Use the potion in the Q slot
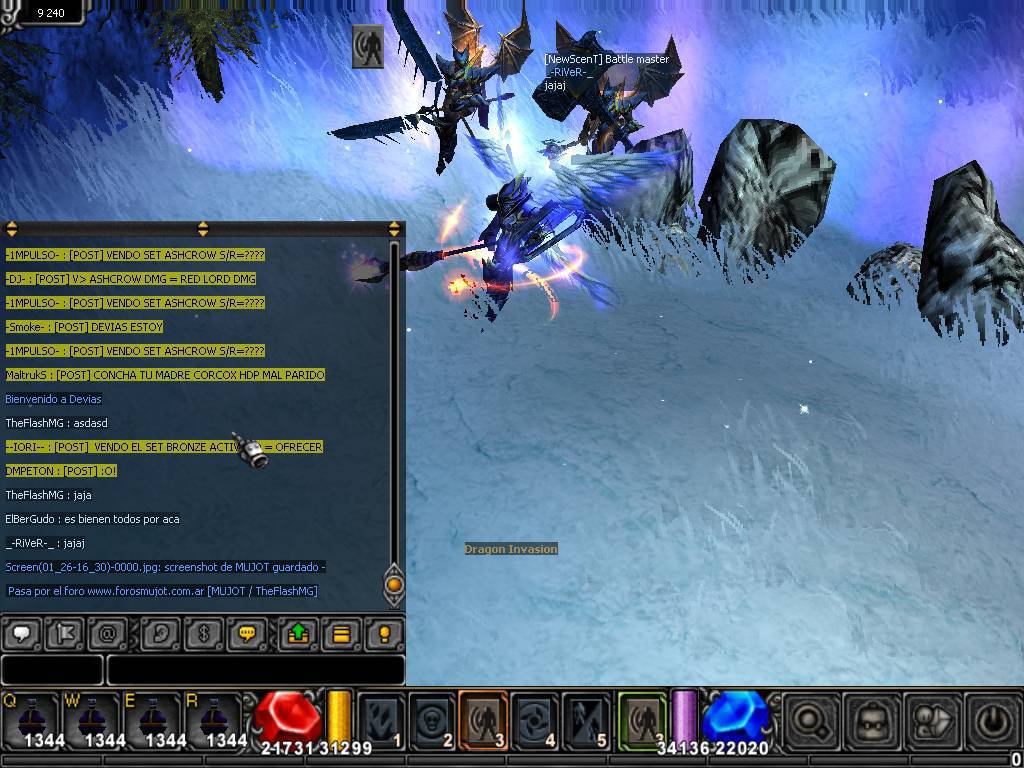Screen dimensions: 1024x768 click(32, 716)
